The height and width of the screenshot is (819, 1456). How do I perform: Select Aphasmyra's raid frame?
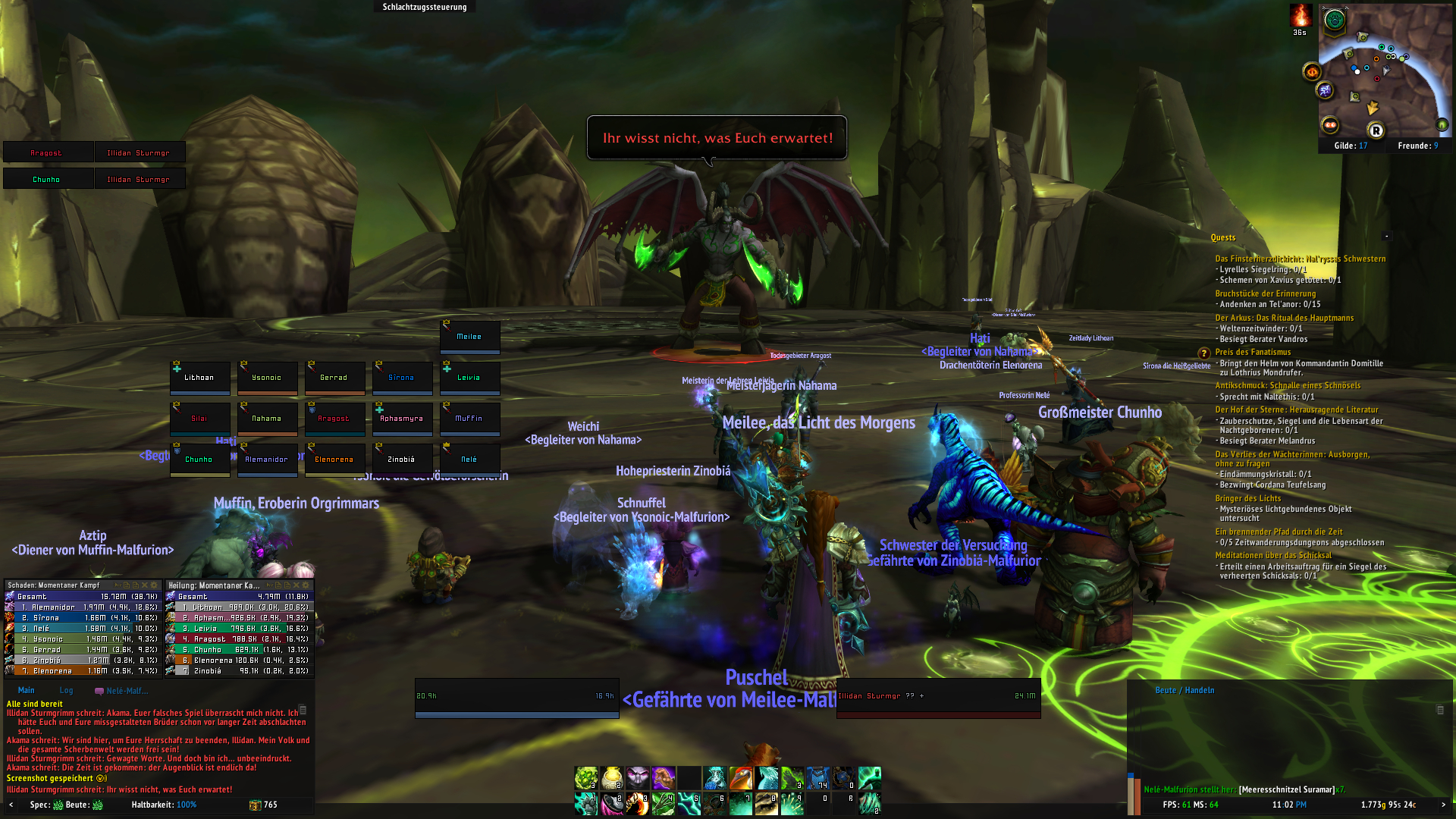pos(402,419)
